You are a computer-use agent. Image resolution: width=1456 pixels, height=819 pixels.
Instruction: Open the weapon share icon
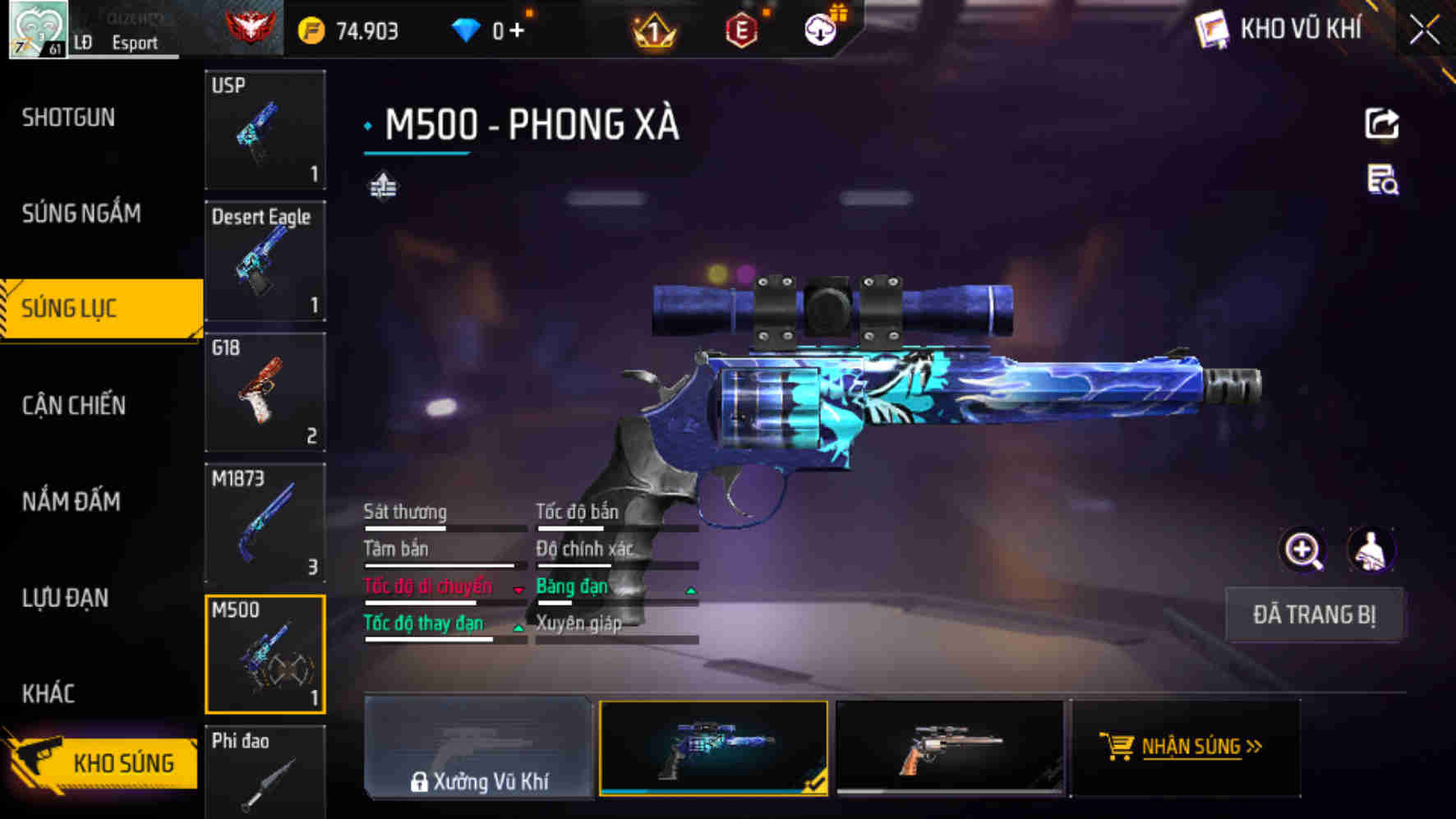(1383, 122)
